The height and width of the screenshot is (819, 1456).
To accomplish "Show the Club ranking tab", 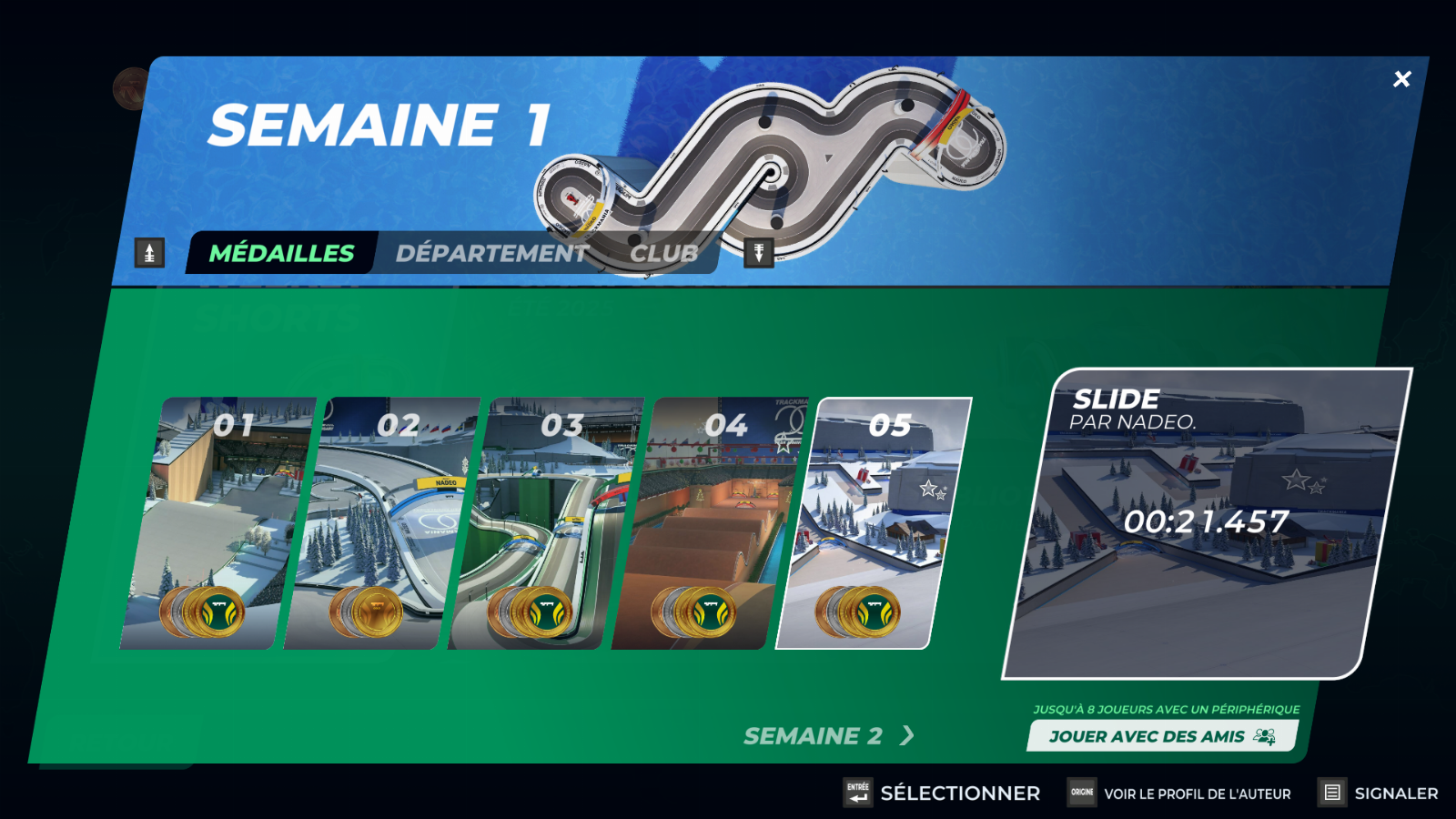I will pyautogui.click(x=663, y=253).
